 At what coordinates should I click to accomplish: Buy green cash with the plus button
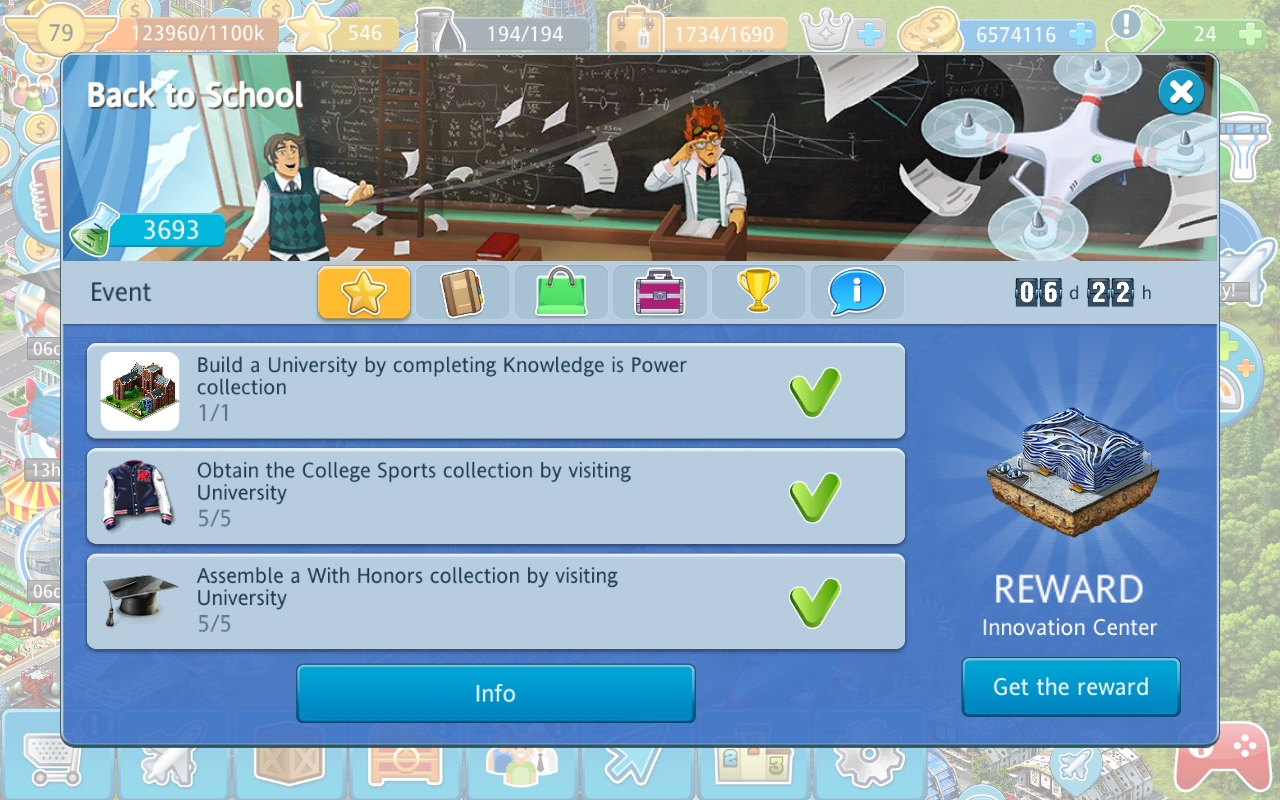coord(1249,34)
